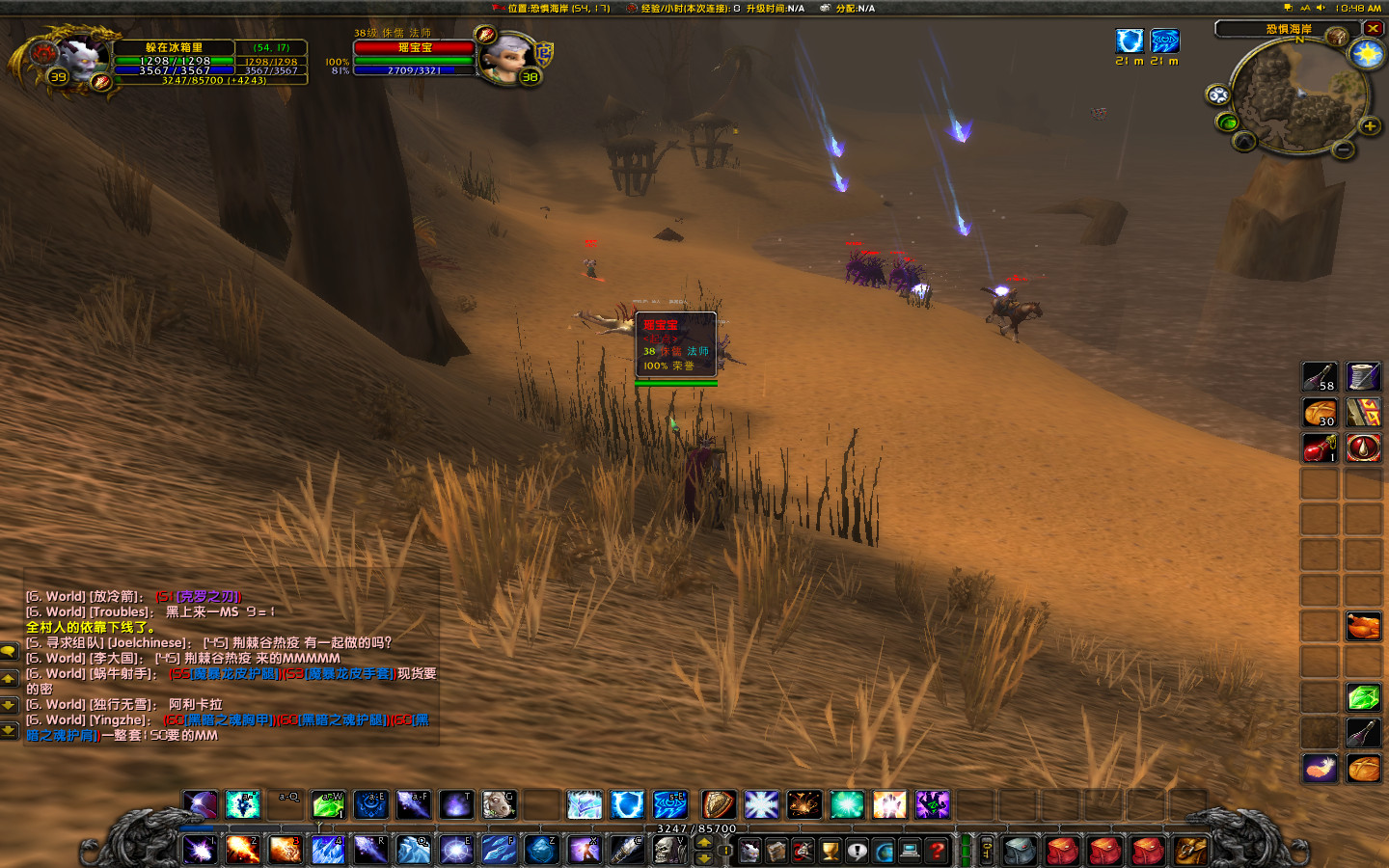The image size is (1389, 868).
Task: Click the down arrow to switch action bar pages
Action: tap(702, 857)
